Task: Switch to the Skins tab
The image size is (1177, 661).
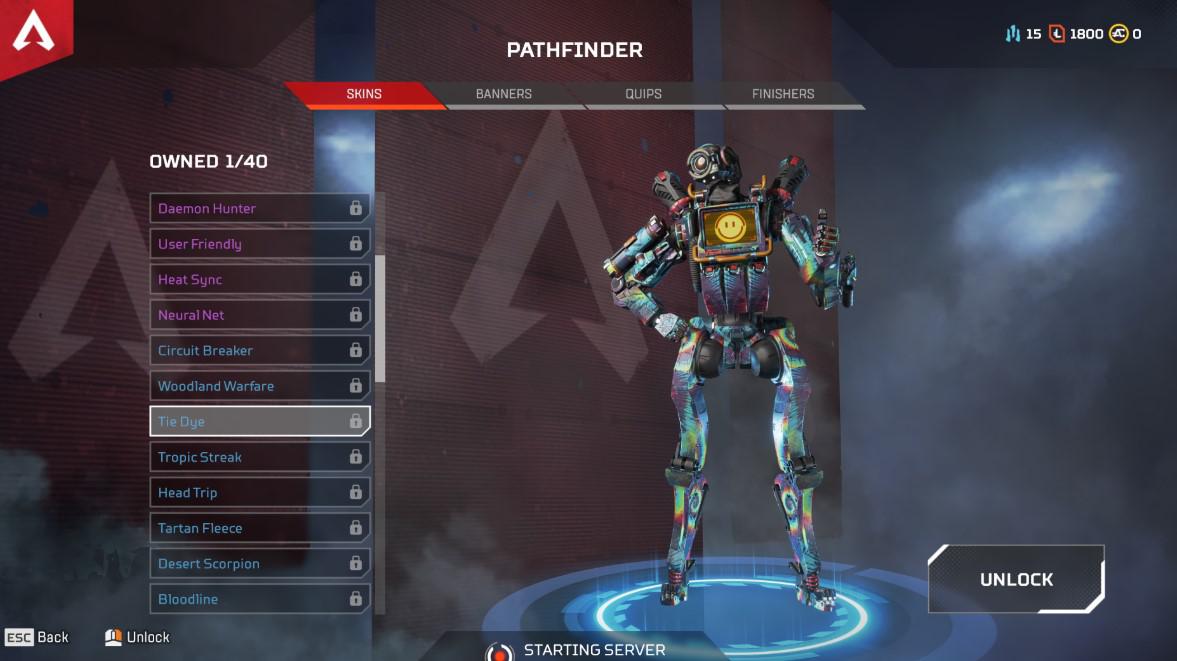Action: click(x=364, y=94)
